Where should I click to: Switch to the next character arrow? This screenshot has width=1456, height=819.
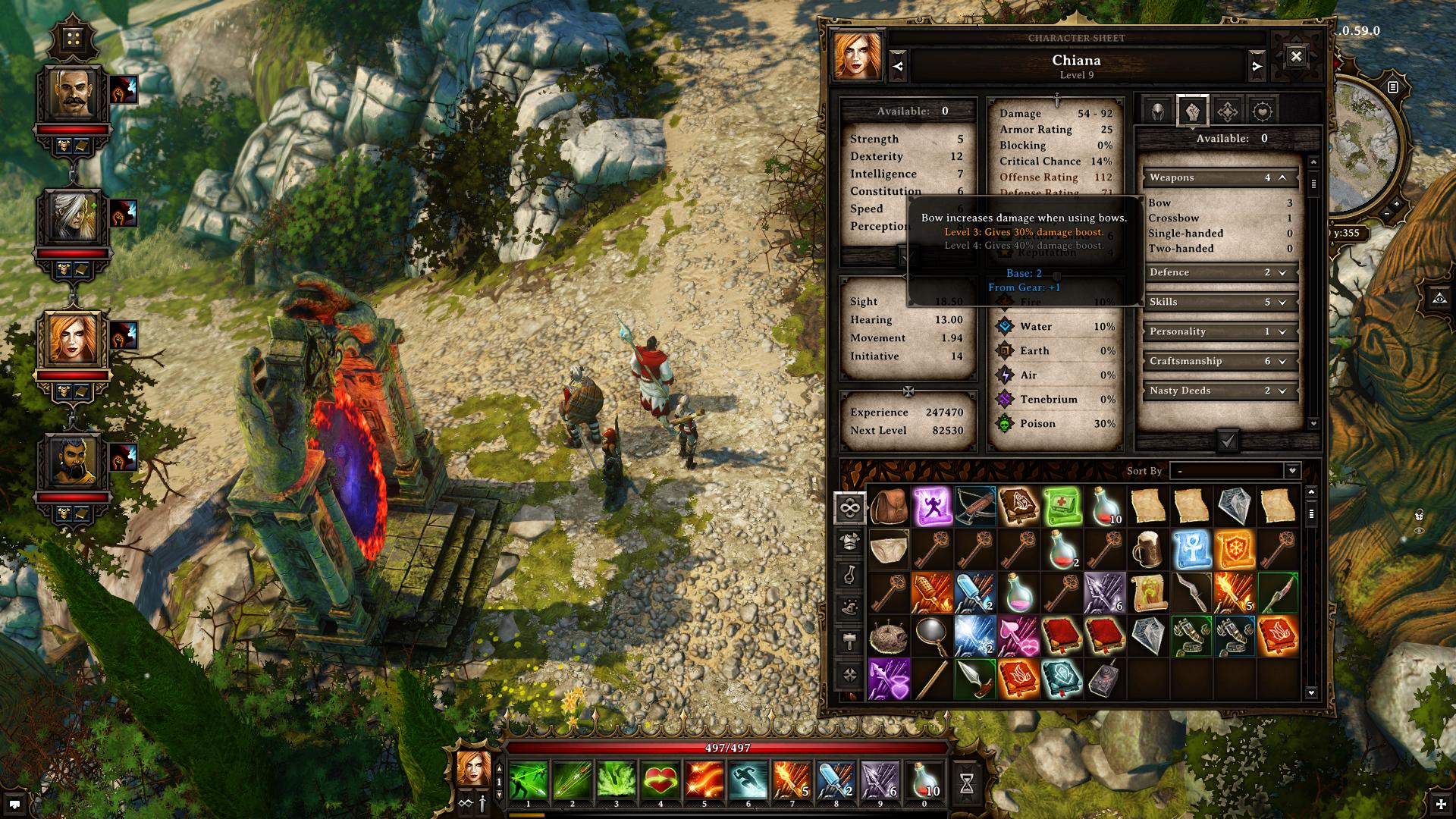(x=1257, y=67)
